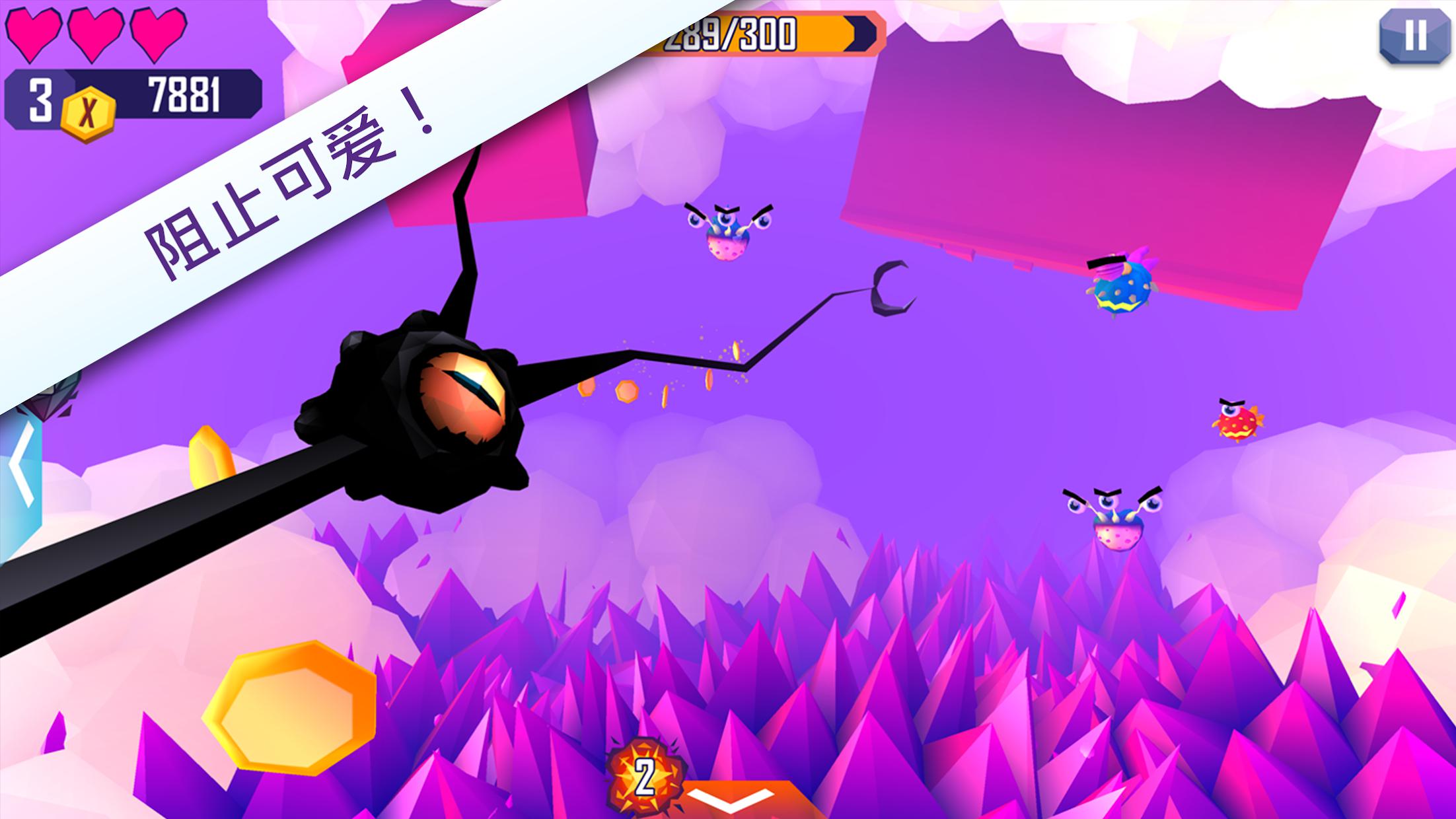The image size is (1456, 819).
Task: Tap the orange down arrow button
Action: pos(730,799)
